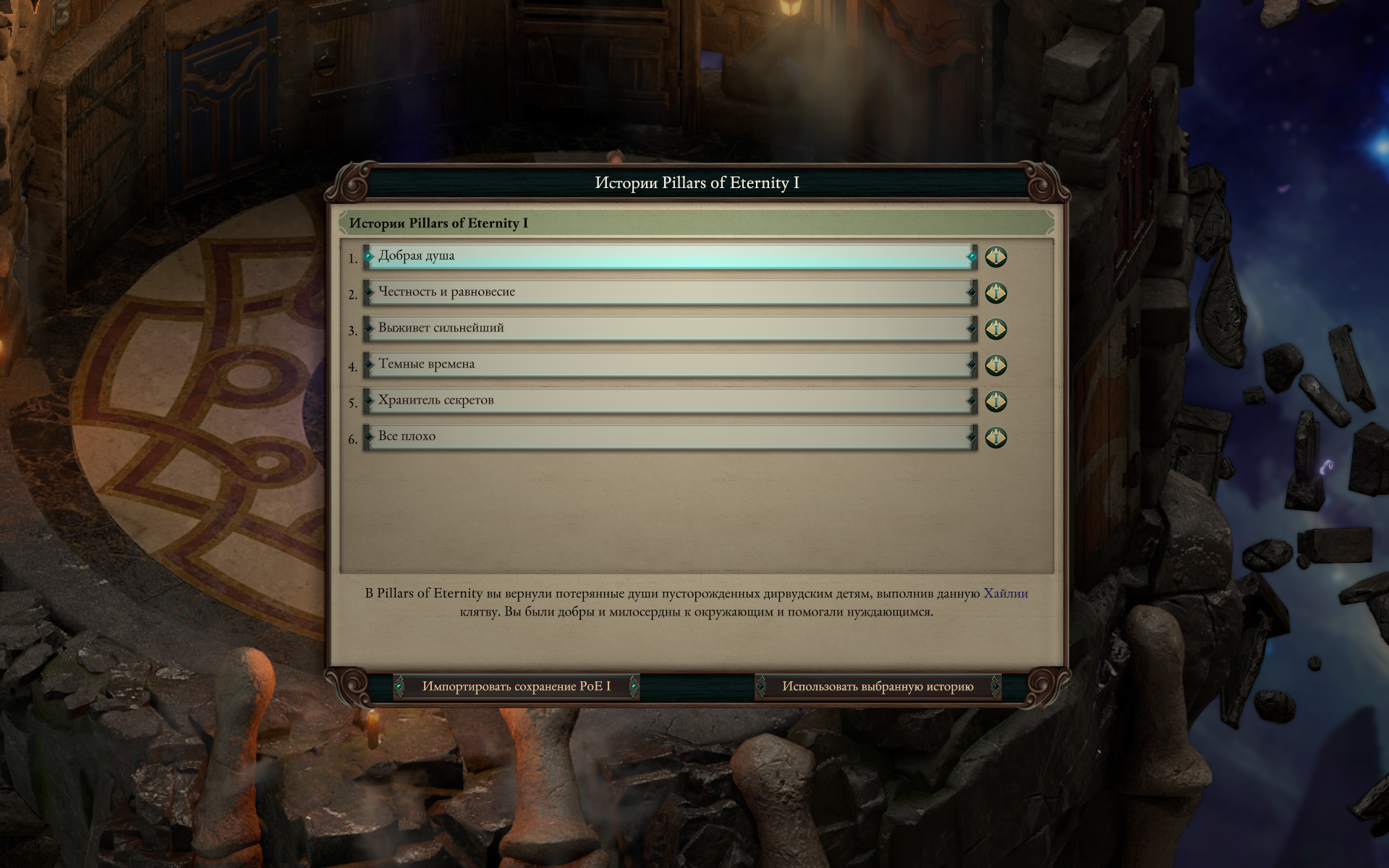View details icon for "Выживет сильнейший"
The width and height of the screenshot is (1389, 868).
(x=996, y=329)
